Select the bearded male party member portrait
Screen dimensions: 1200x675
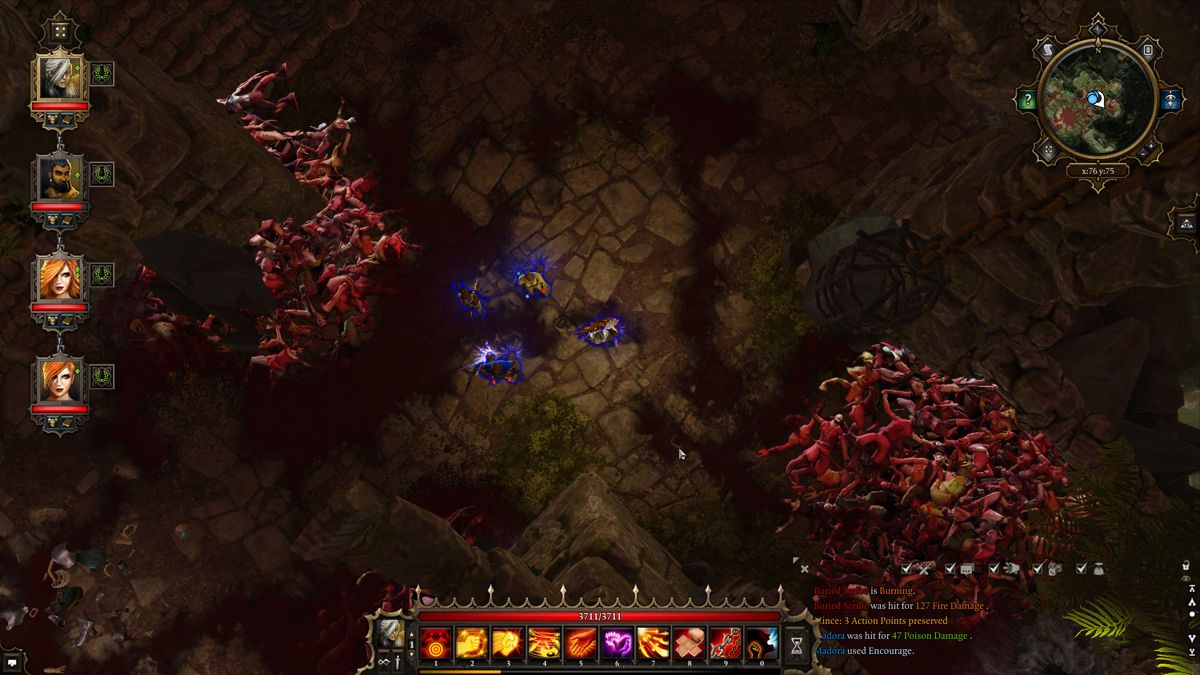click(61, 178)
